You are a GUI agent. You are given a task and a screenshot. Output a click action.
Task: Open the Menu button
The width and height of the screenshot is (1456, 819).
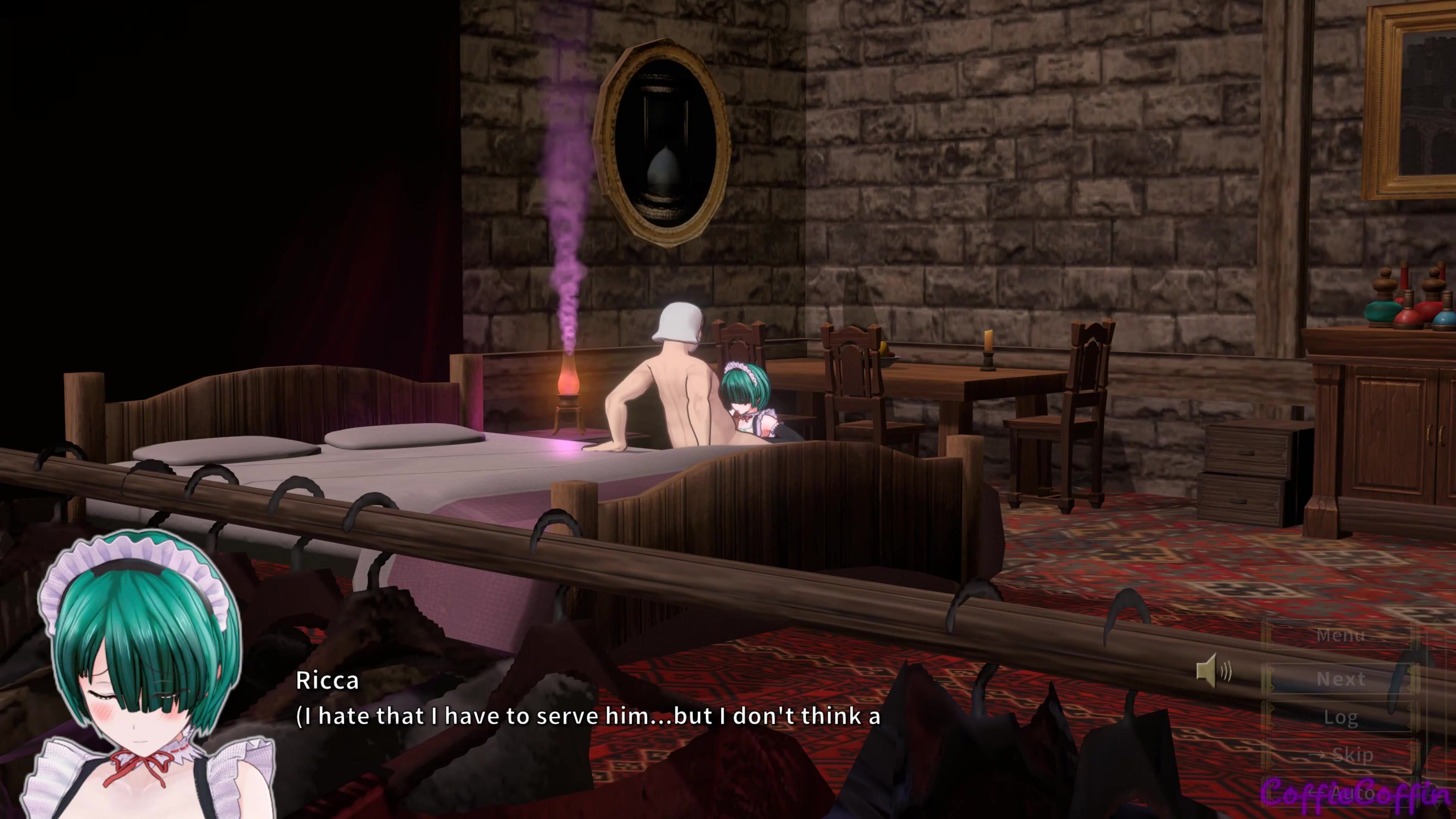point(1341,636)
